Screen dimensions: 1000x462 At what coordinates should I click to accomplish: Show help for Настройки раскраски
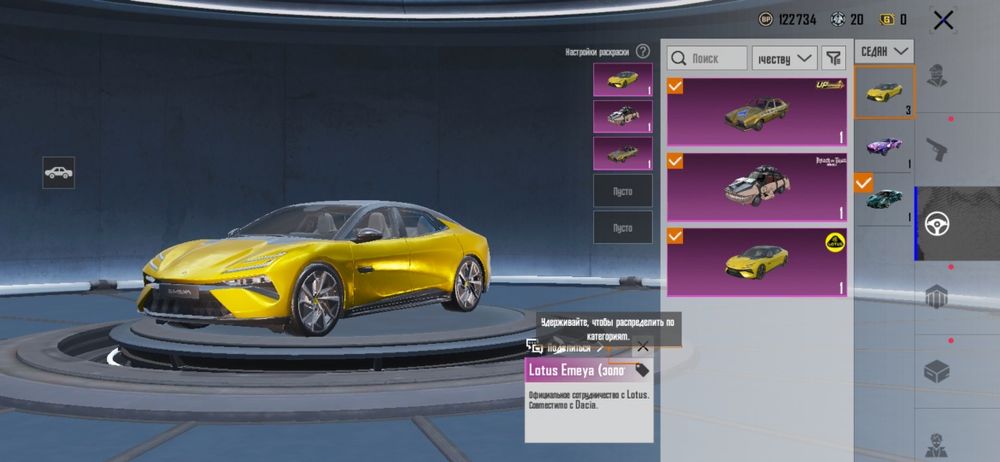click(x=643, y=51)
